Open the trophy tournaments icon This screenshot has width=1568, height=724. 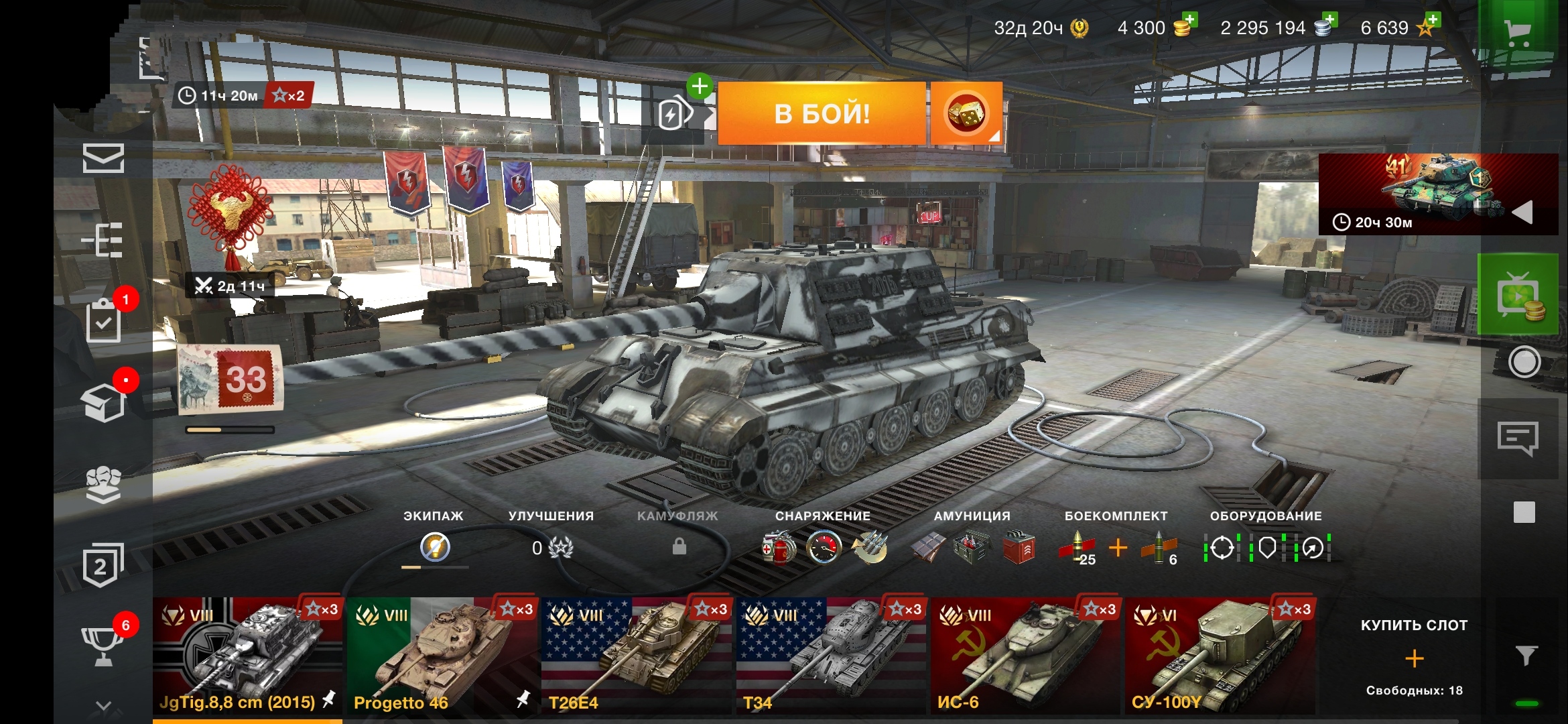(x=103, y=646)
